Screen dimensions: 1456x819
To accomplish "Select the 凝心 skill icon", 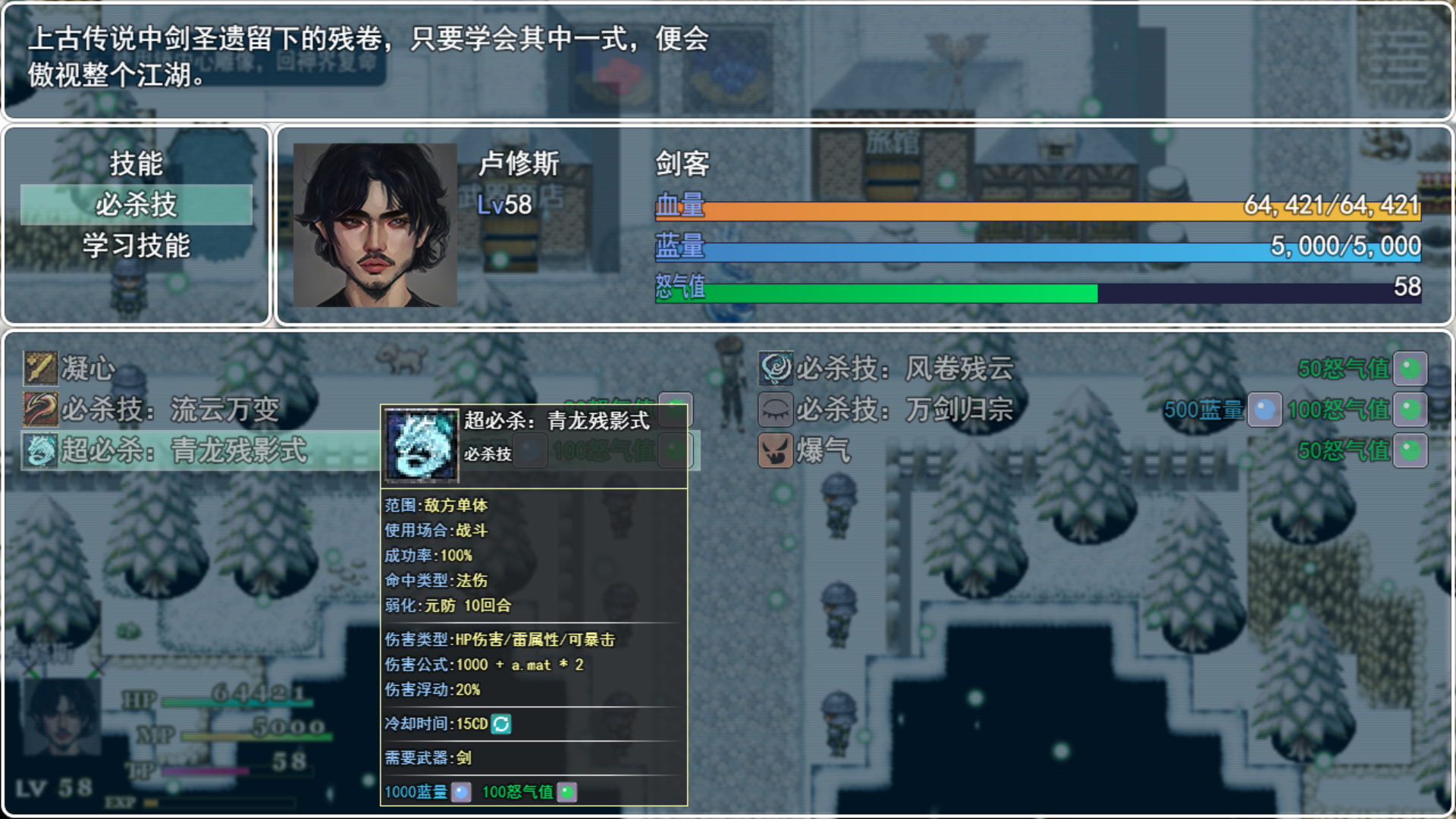I will click(x=39, y=369).
